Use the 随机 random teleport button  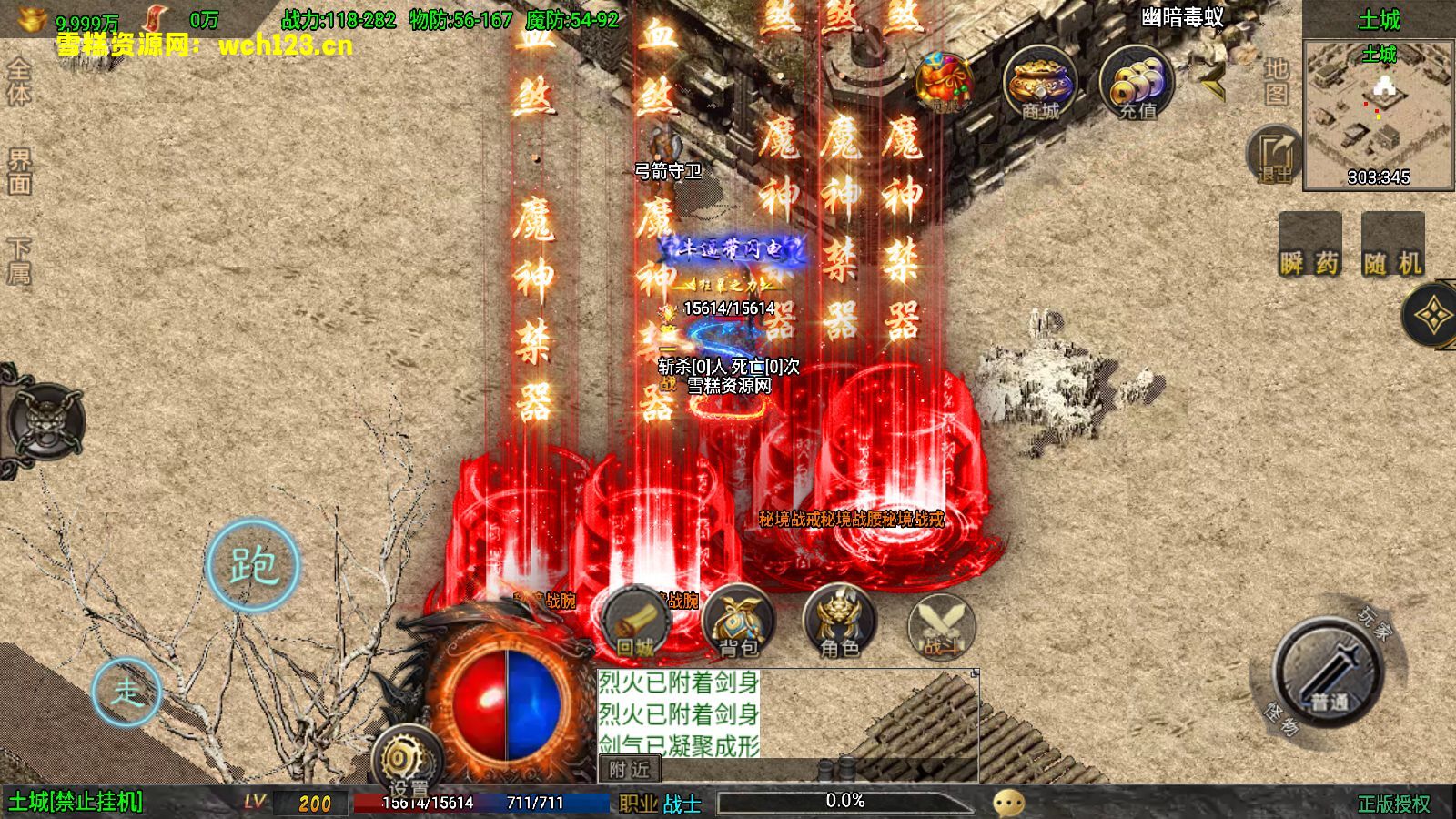click(1392, 246)
